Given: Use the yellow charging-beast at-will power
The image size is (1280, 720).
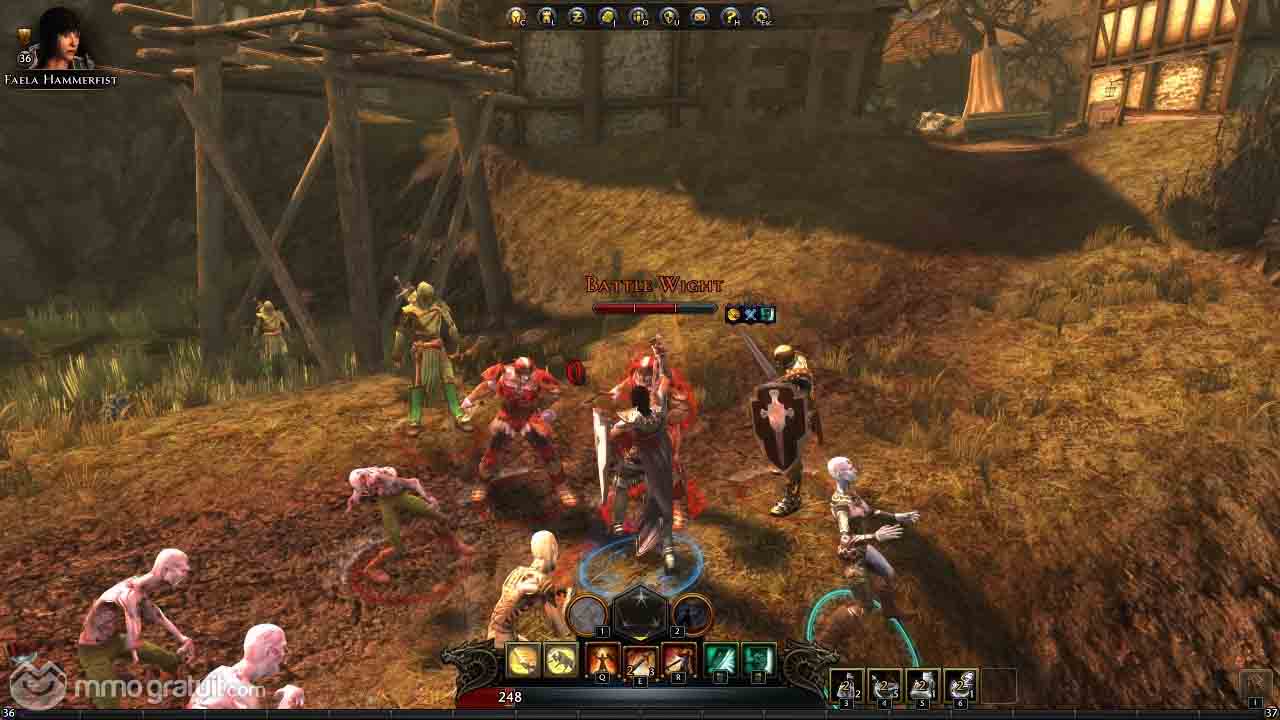Looking at the screenshot, I should coord(561,660).
